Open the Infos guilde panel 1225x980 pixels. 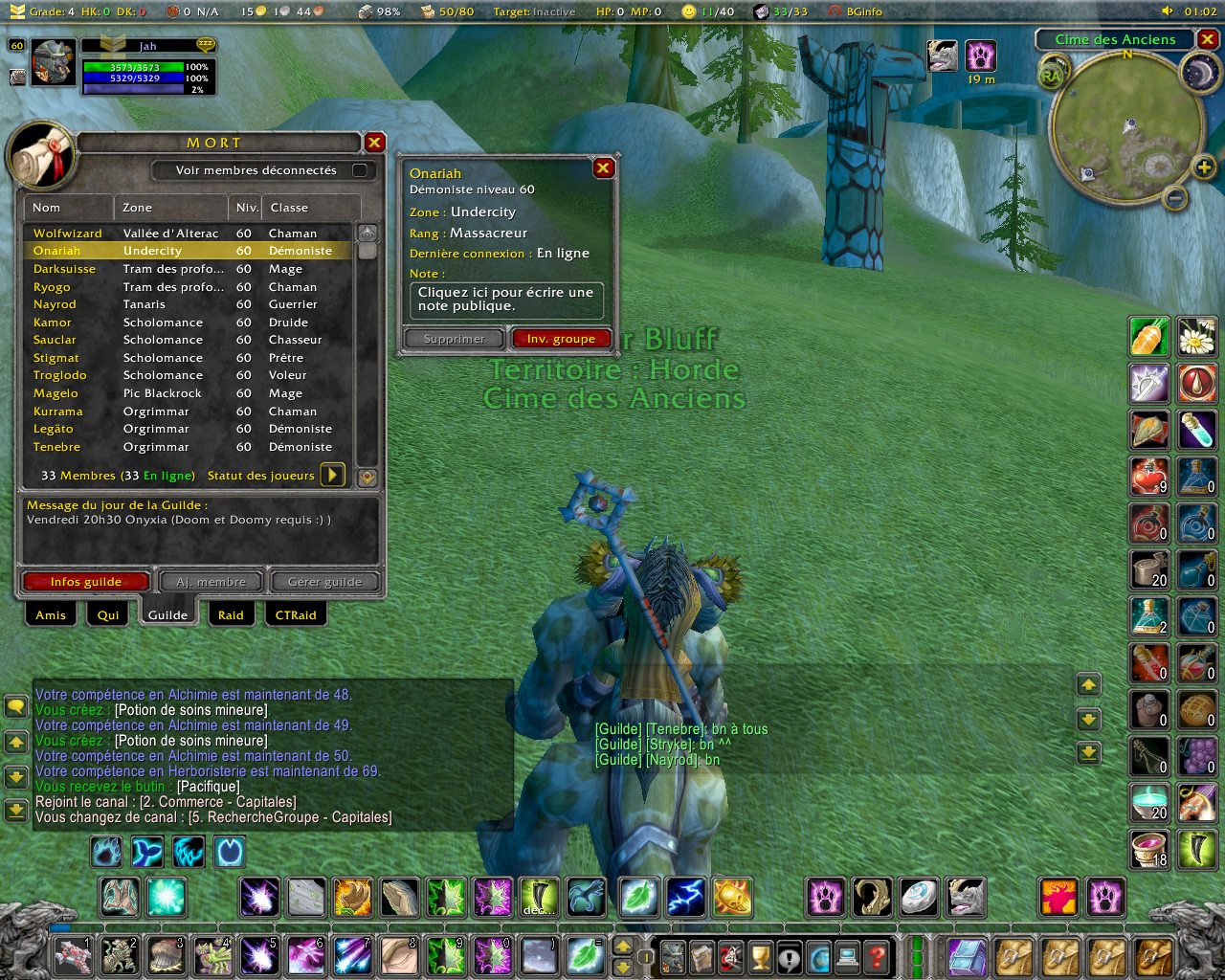(x=86, y=582)
